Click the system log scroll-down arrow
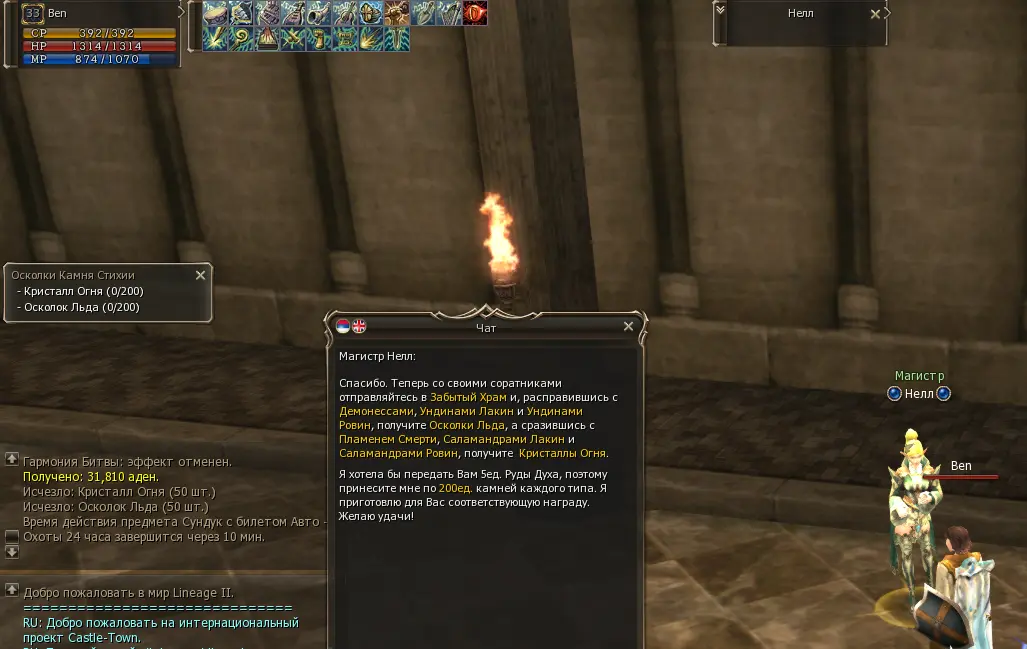Viewport: 1027px width, 649px height. pos(12,551)
